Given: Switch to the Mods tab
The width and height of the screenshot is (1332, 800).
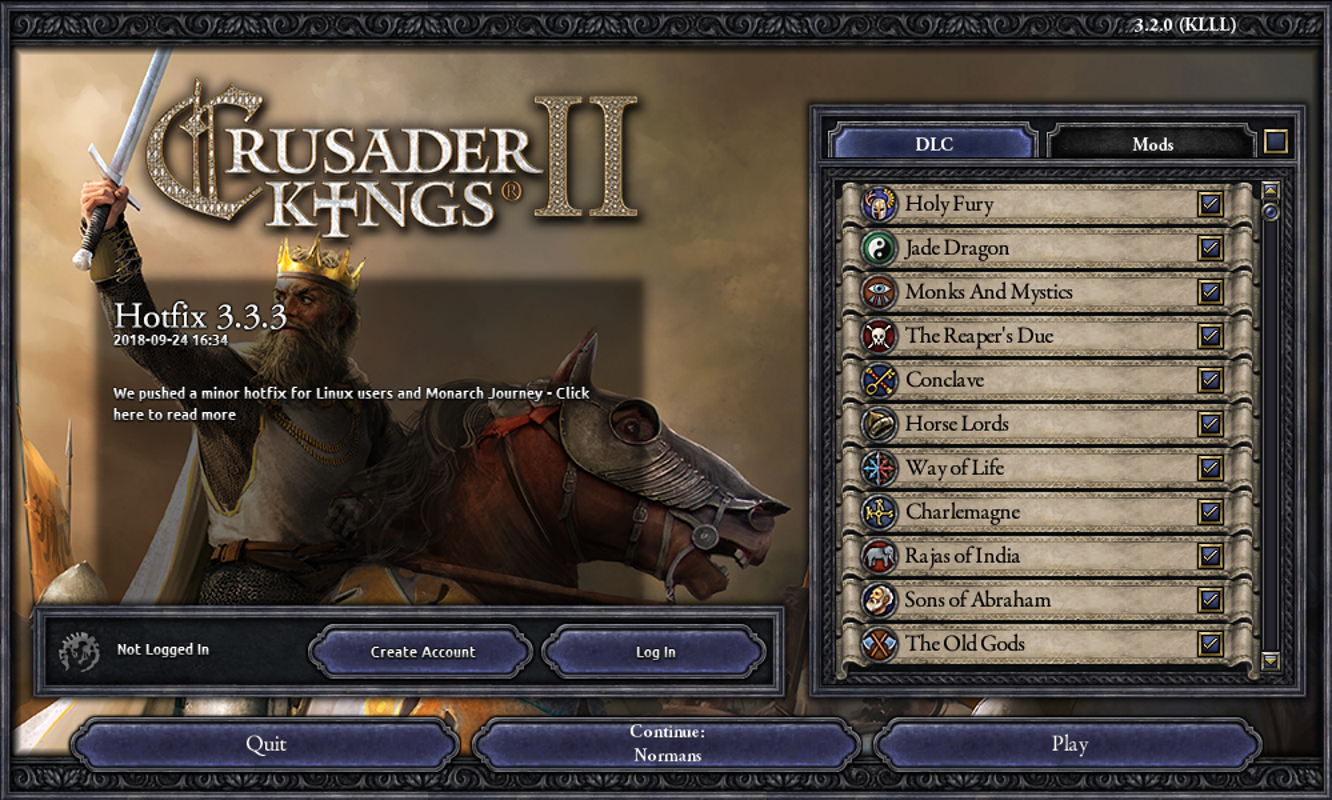Looking at the screenshot, I should point(1152,144).
